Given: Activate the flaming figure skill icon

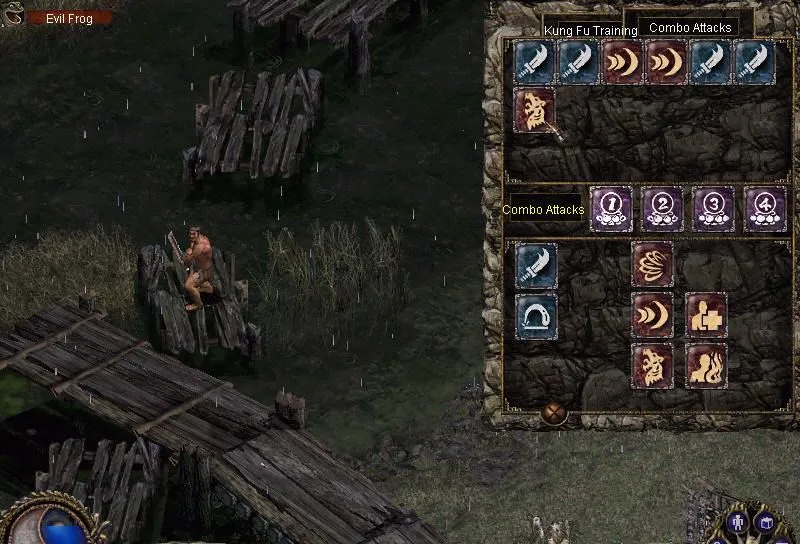Looking at the screenshot, I should click(x=706, y=366).
